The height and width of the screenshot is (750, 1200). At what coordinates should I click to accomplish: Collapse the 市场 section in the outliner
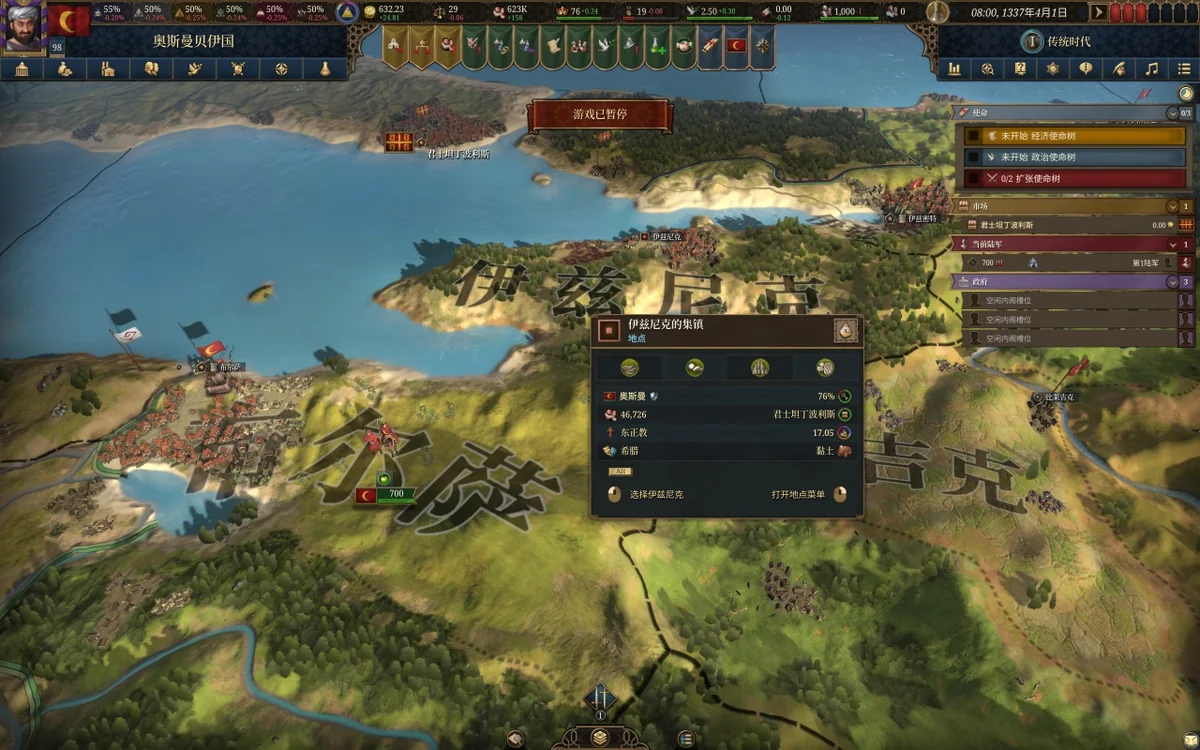(1172, 206)
